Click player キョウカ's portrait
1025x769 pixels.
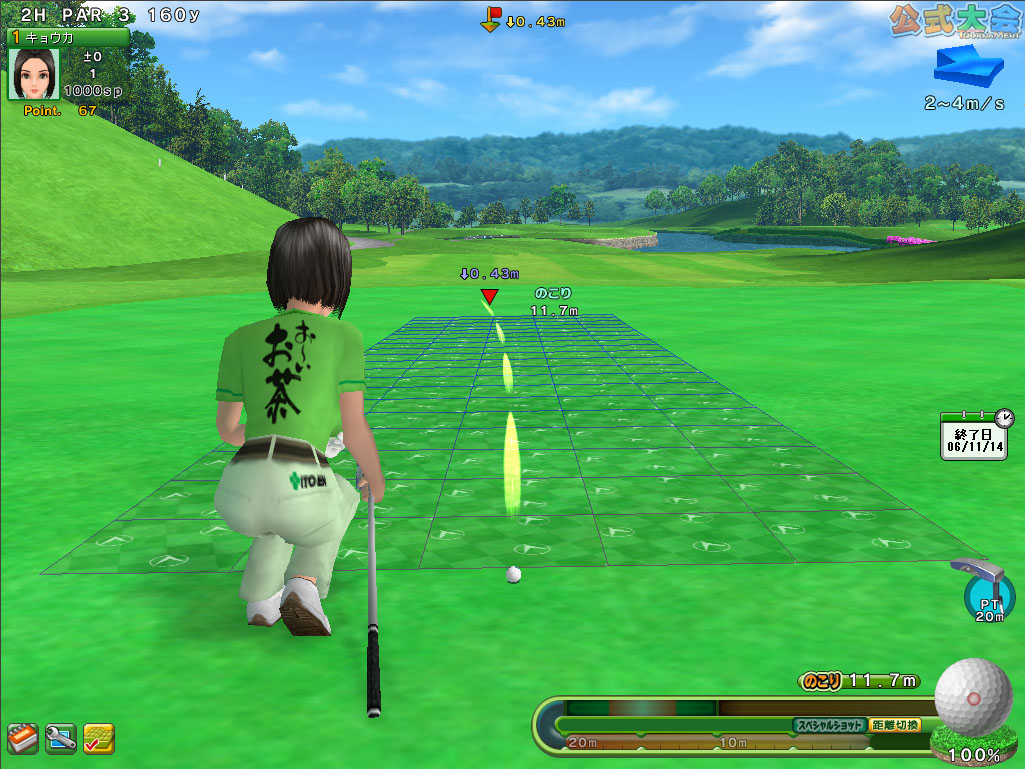(34, 75)
